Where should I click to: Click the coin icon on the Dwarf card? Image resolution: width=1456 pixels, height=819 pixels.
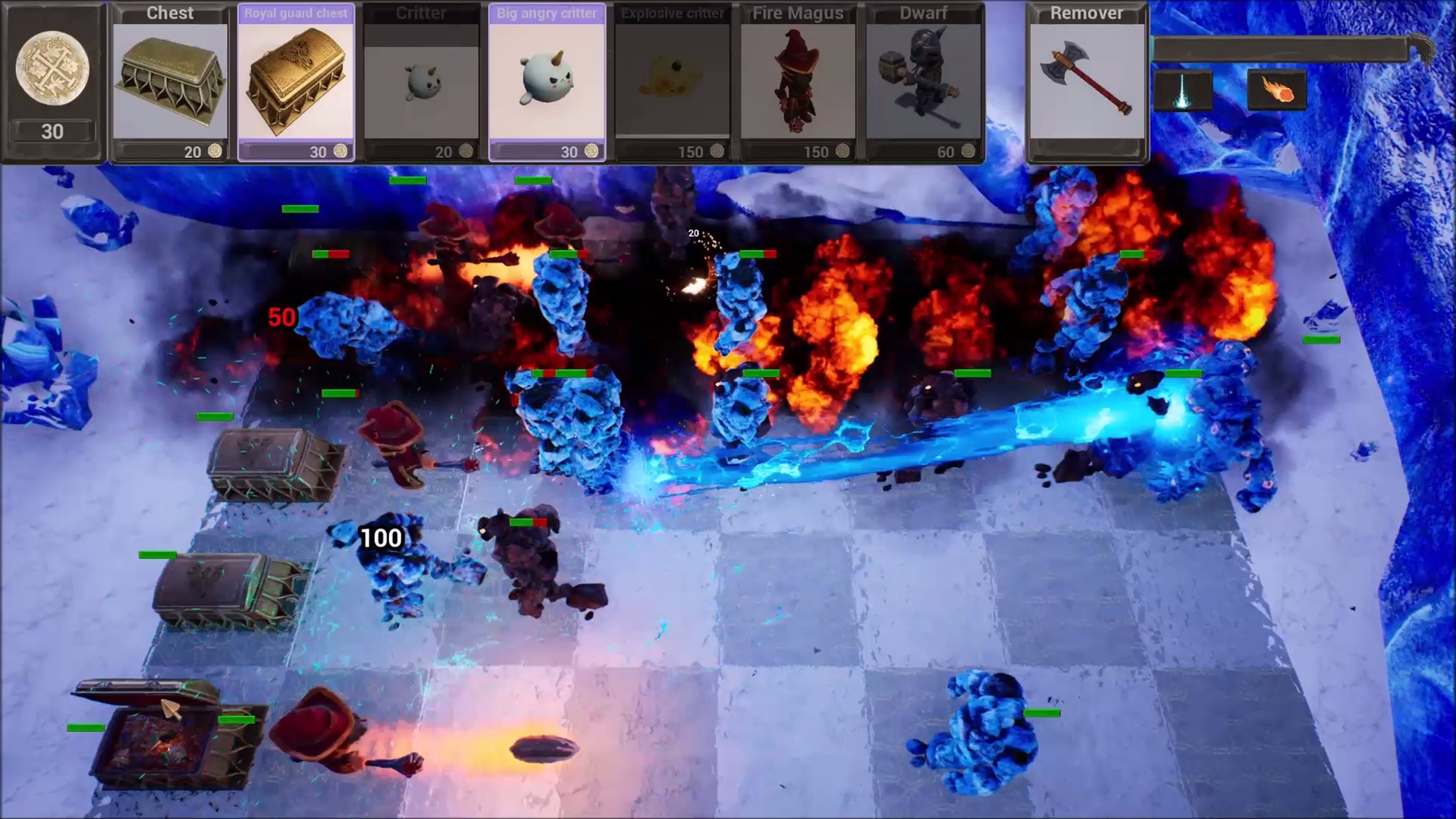968,152
